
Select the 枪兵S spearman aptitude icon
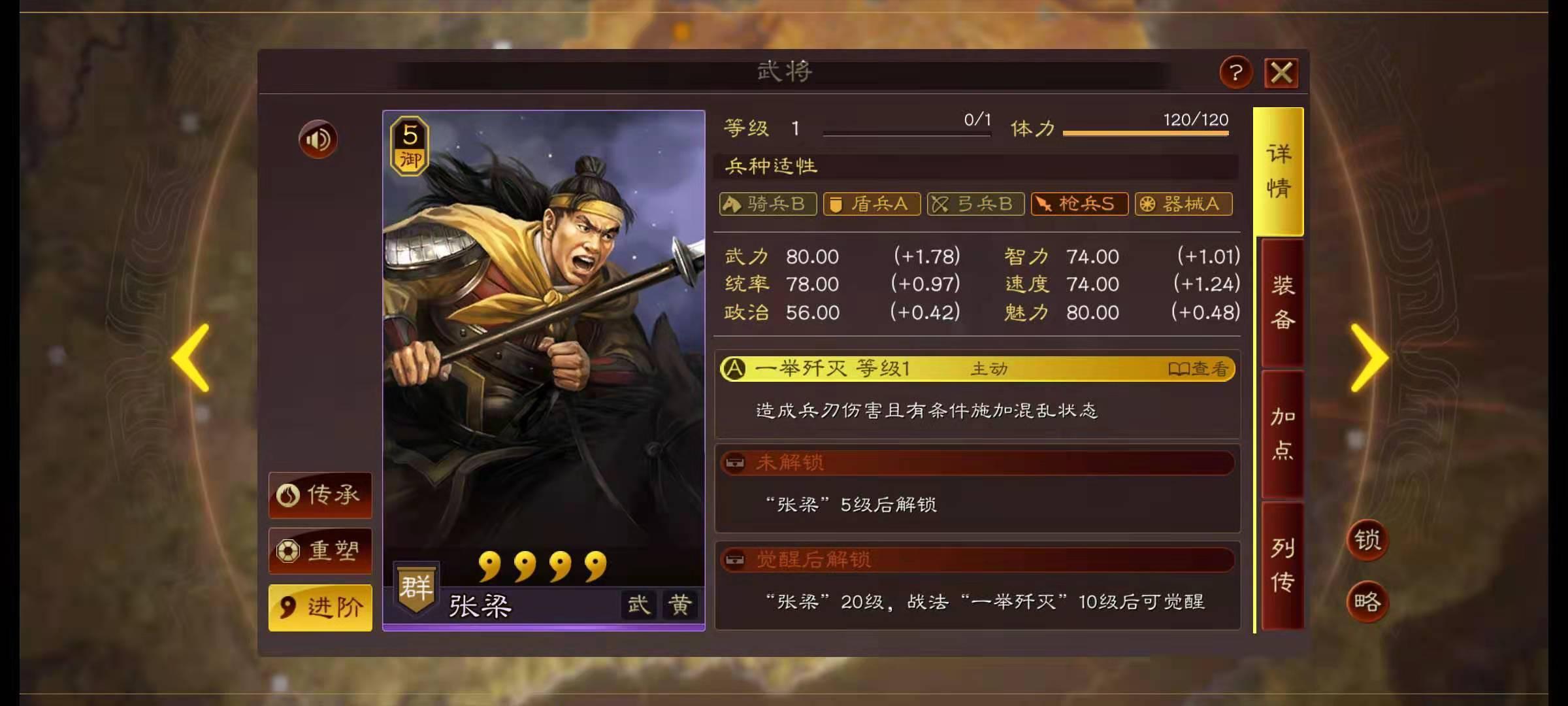click(1079, 204)
